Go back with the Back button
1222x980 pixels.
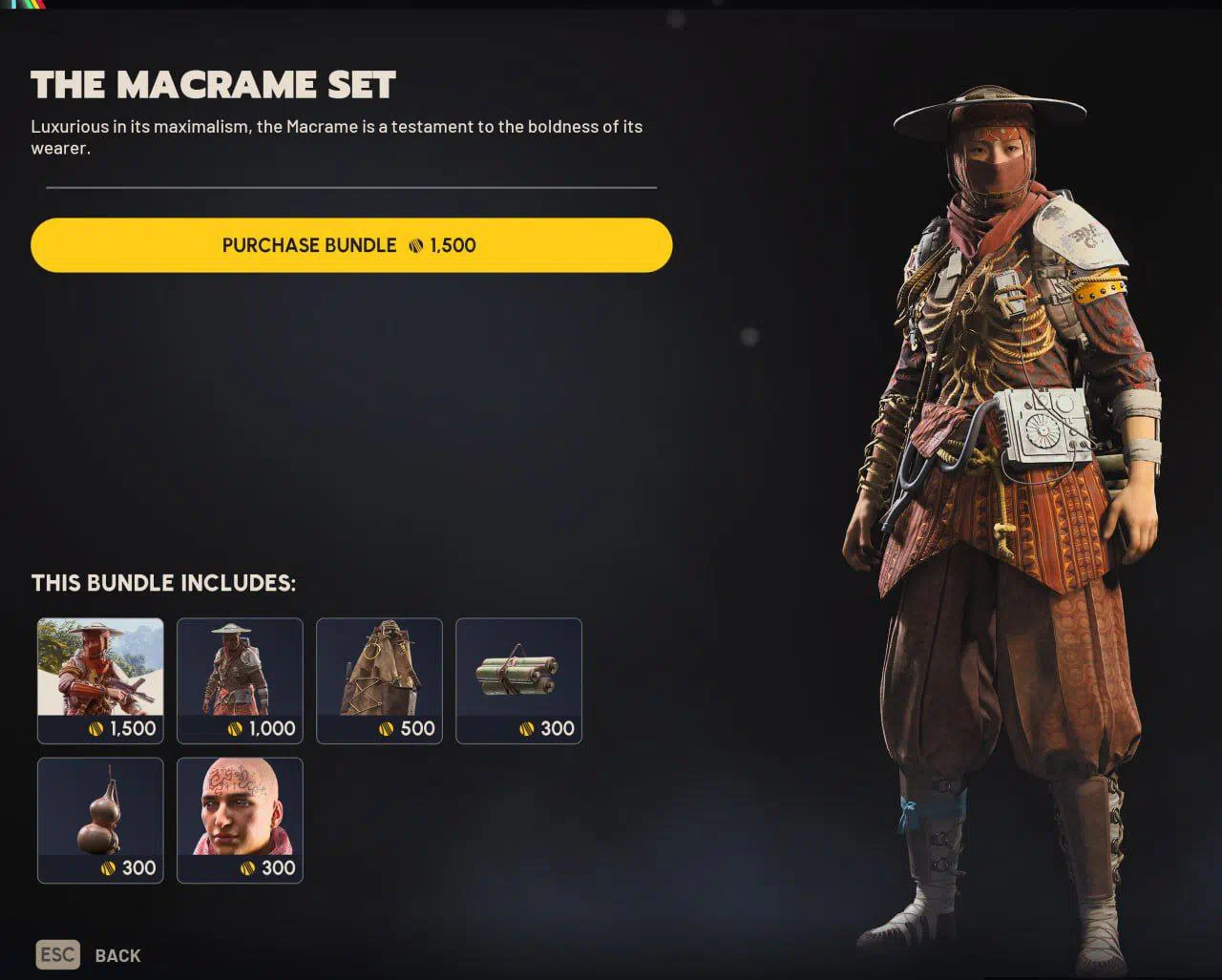tap(89, 955)
